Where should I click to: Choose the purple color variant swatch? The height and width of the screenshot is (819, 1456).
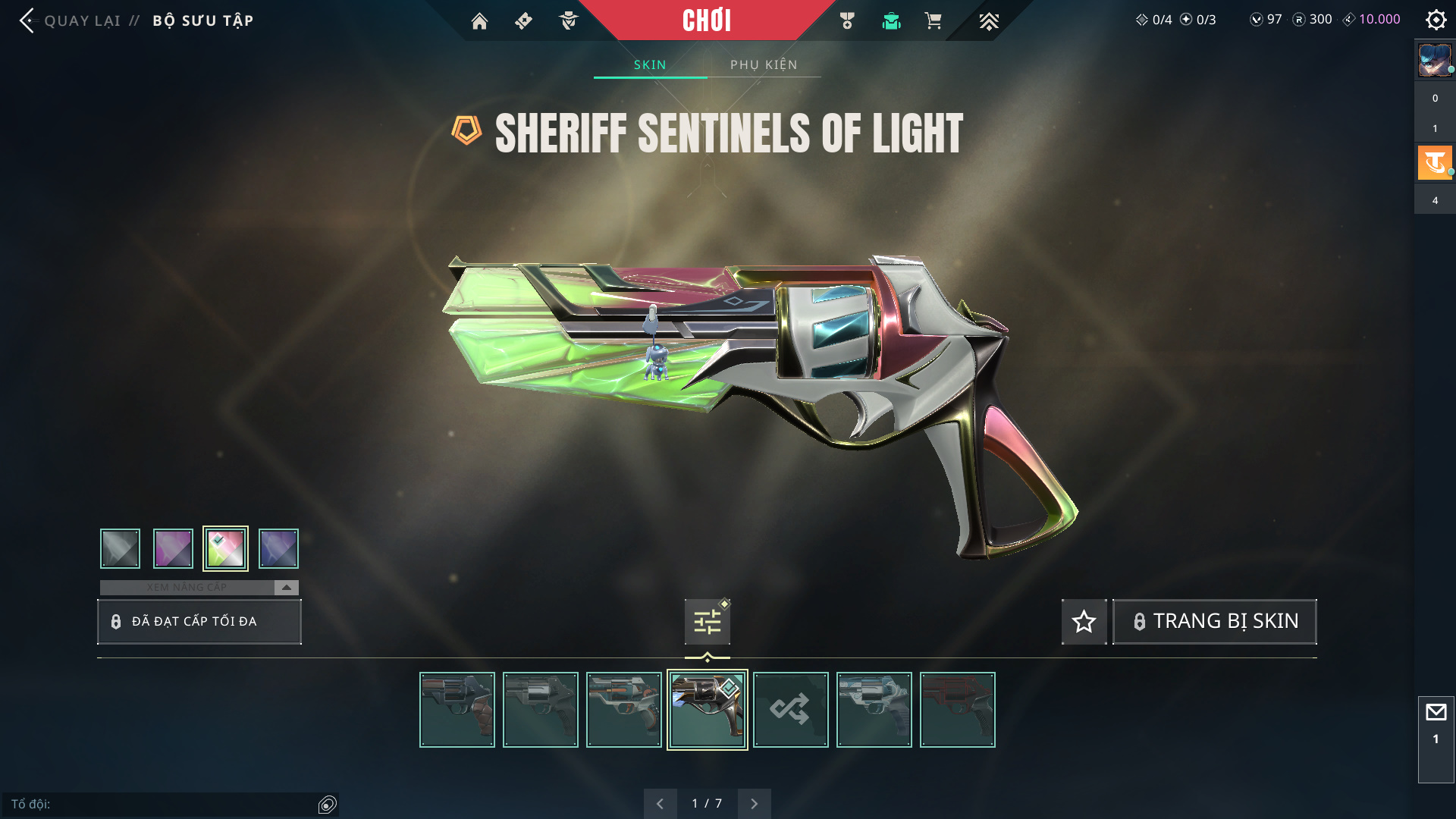(173, 548)
